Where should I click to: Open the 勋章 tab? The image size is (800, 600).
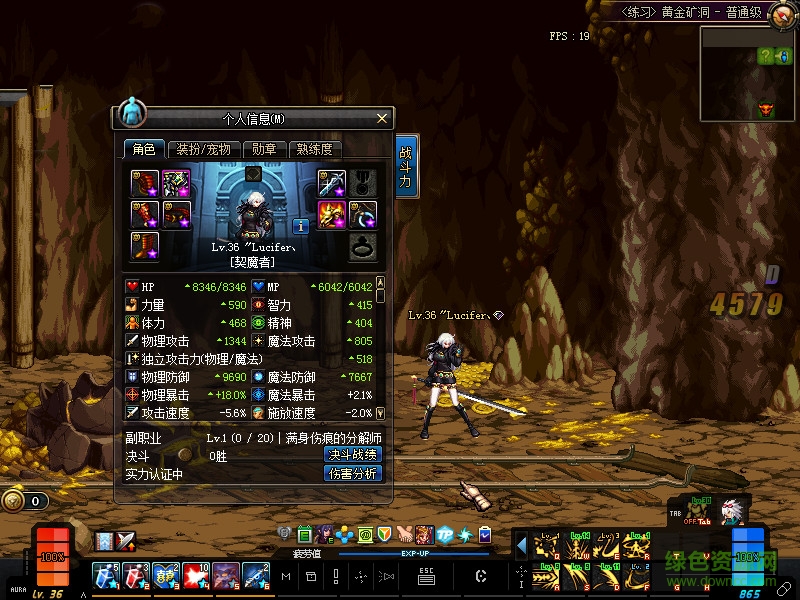pyautogui.click(x=265, y=149)
